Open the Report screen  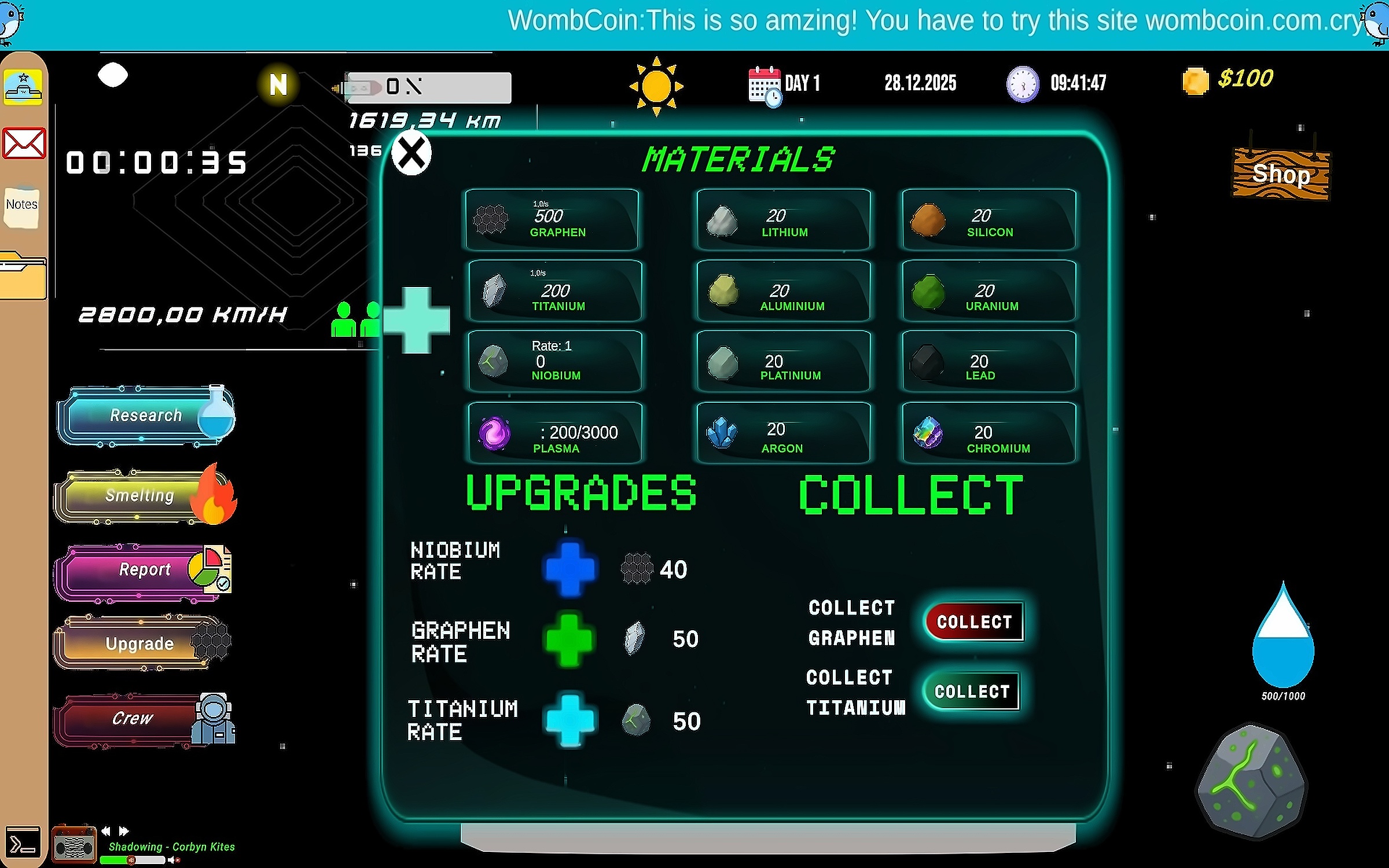(x=144, y=570)
